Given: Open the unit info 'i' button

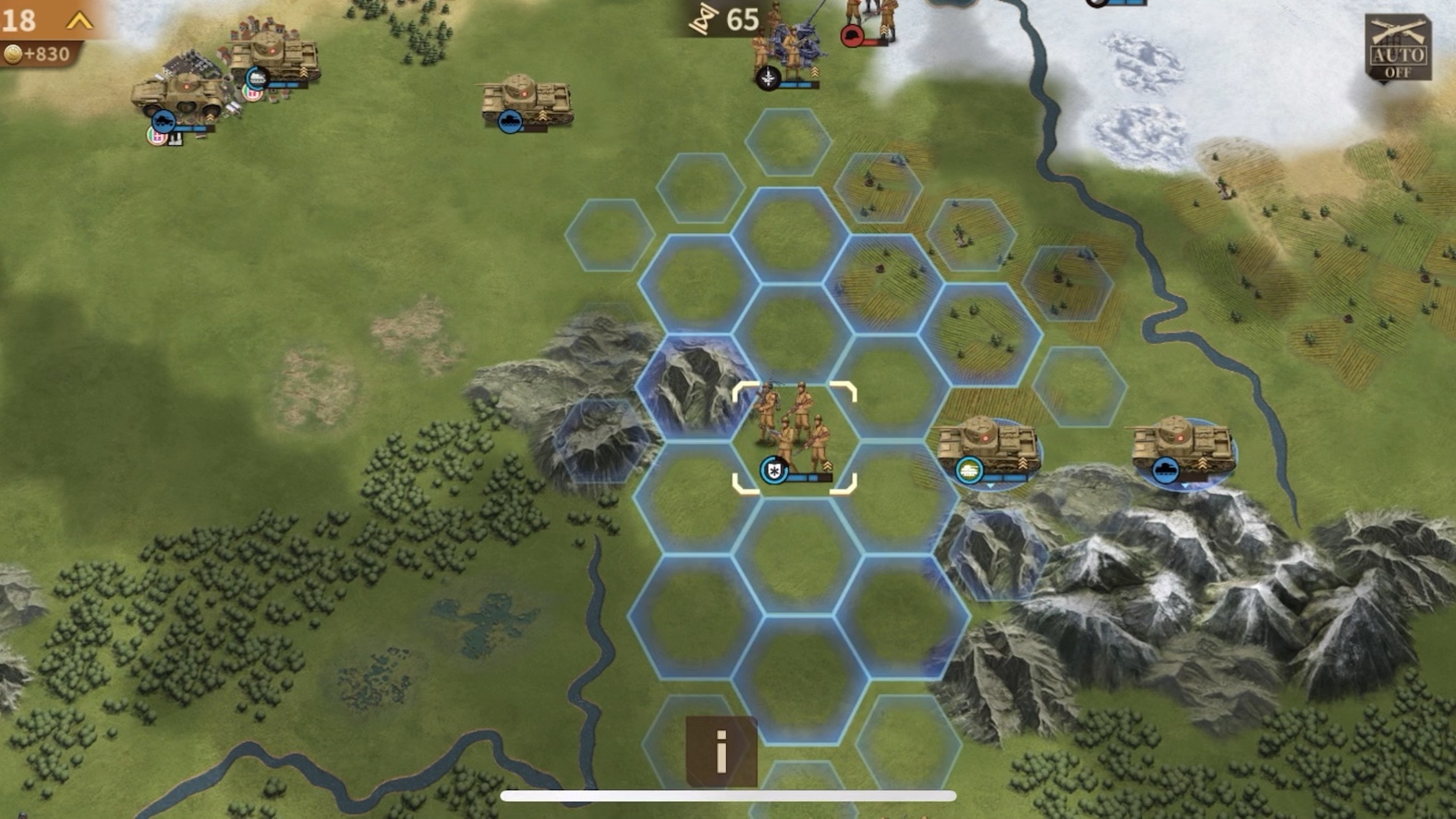Looking at the screenshot, I should [x=721, y=751].
